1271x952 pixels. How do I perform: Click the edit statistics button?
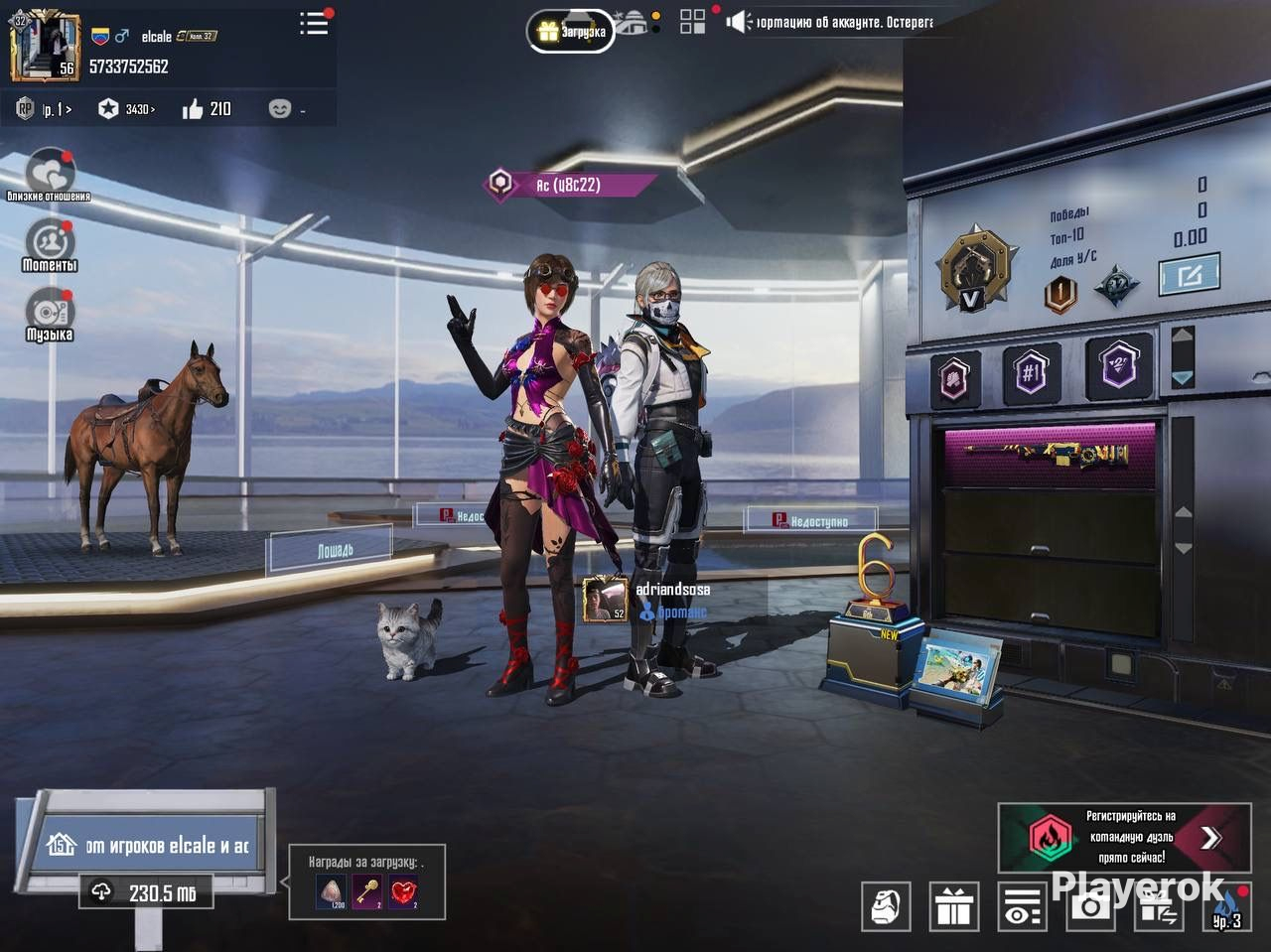tap(1189, 275)
